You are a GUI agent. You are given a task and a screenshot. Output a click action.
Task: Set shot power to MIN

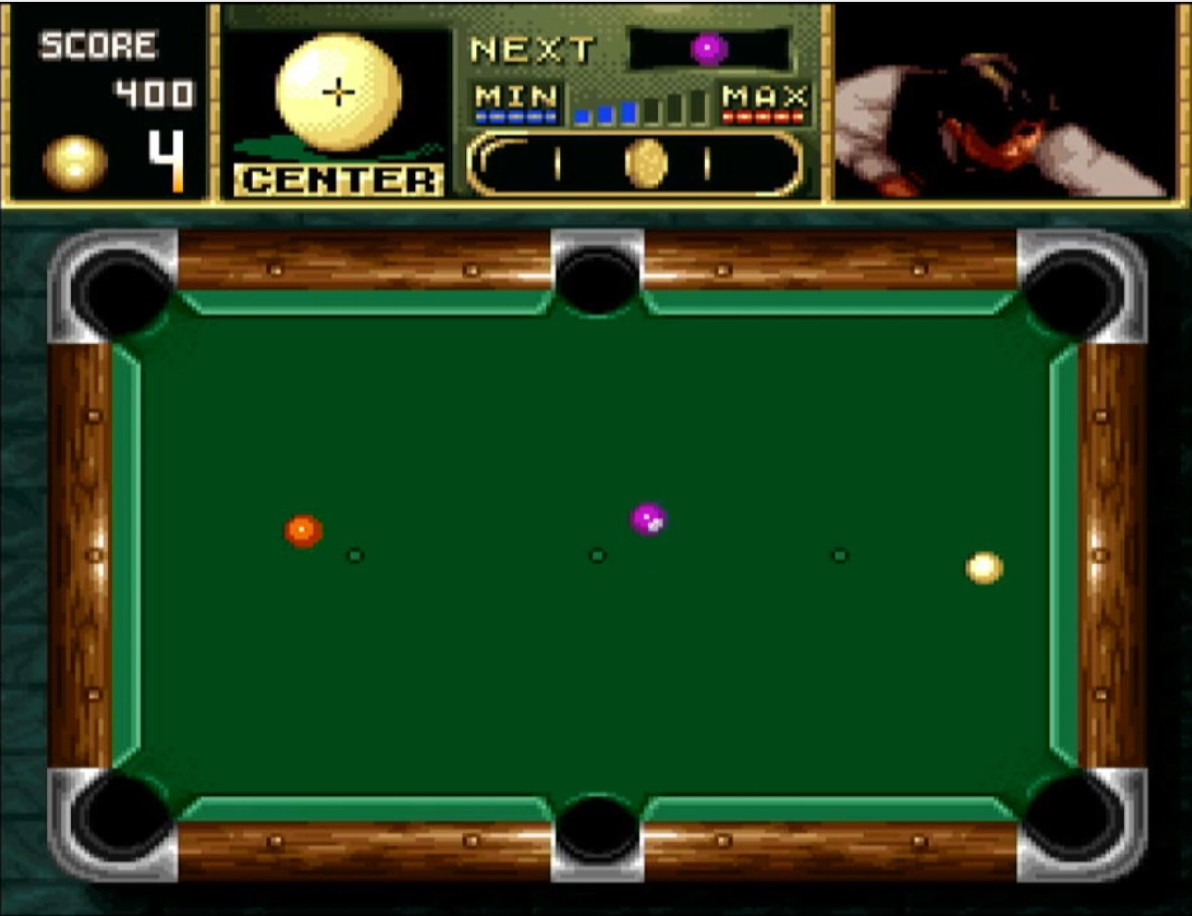coord(516,103)
